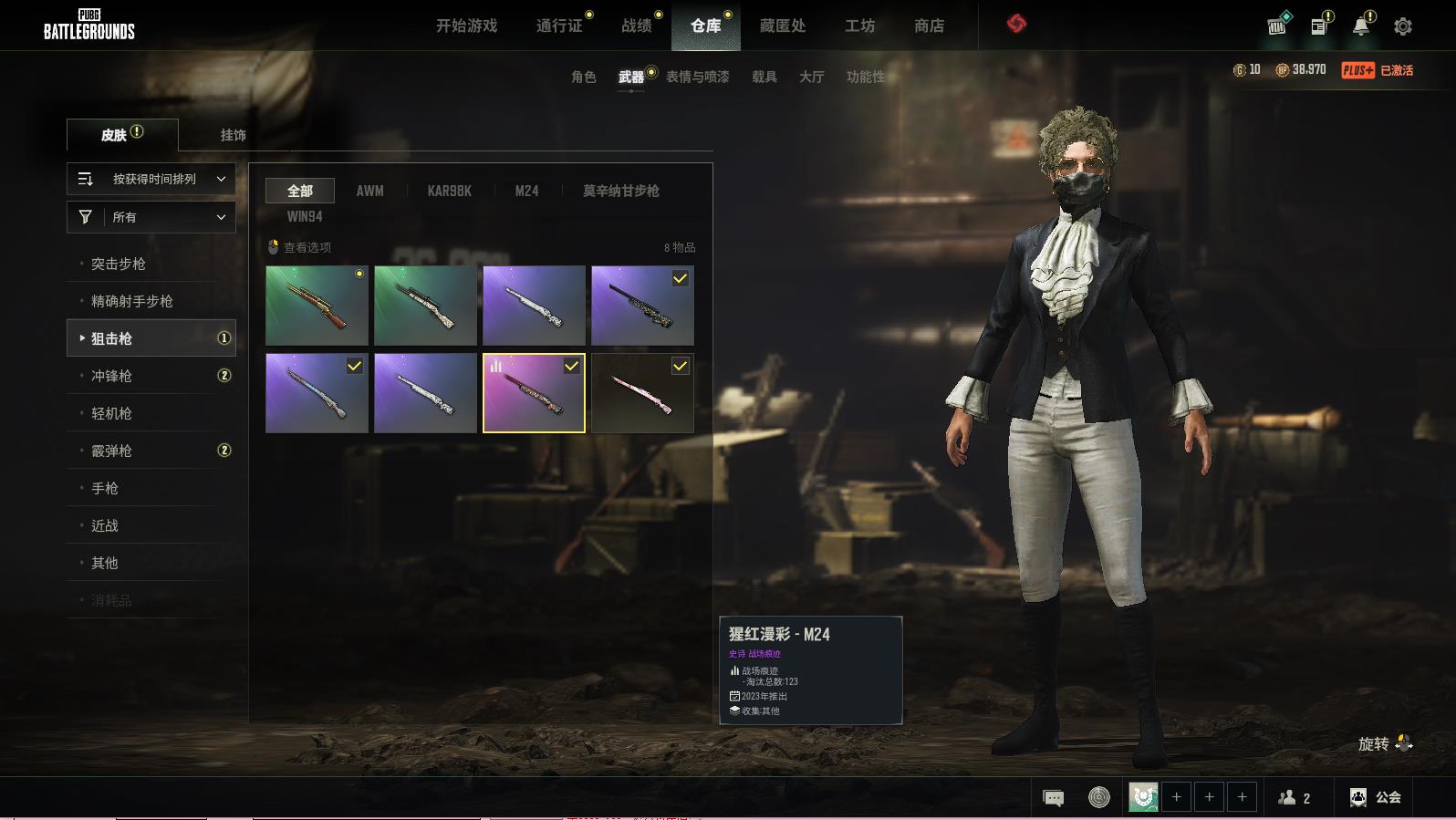1456x820 pixels.
Task: Switch to the 挂饰 tab
Action: (233, 135)
